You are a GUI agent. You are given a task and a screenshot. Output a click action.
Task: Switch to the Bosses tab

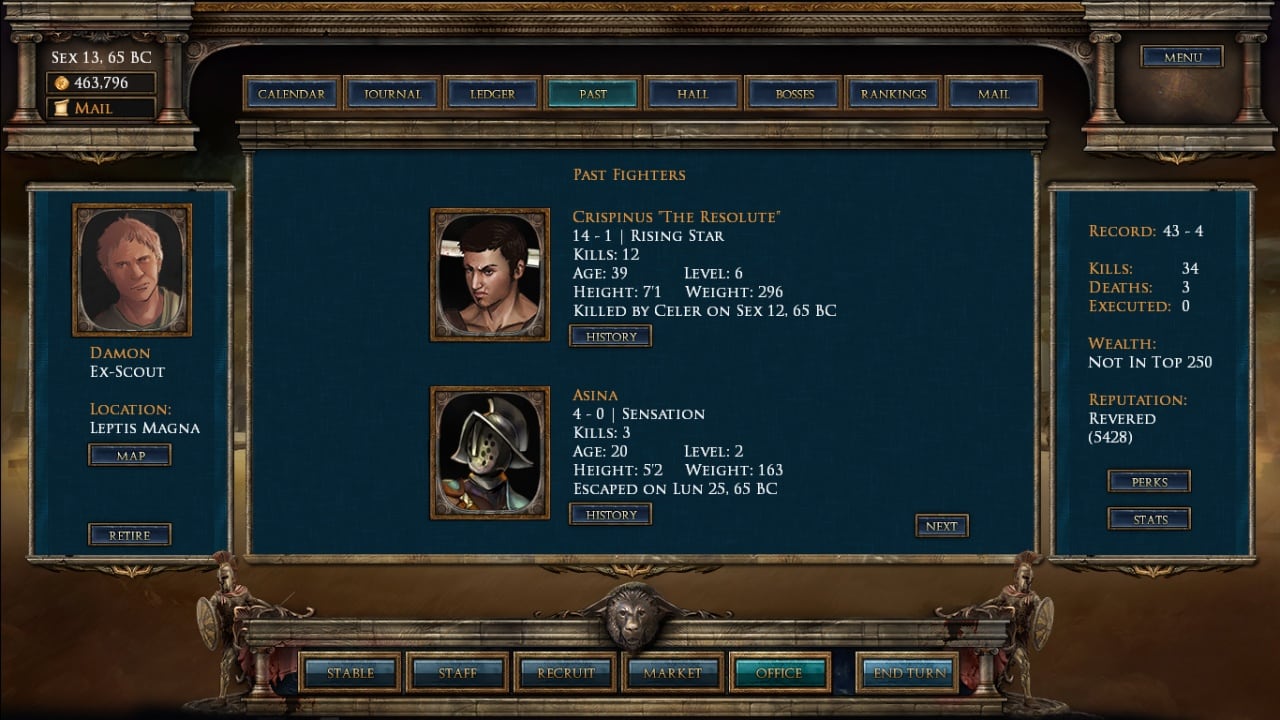794,94
